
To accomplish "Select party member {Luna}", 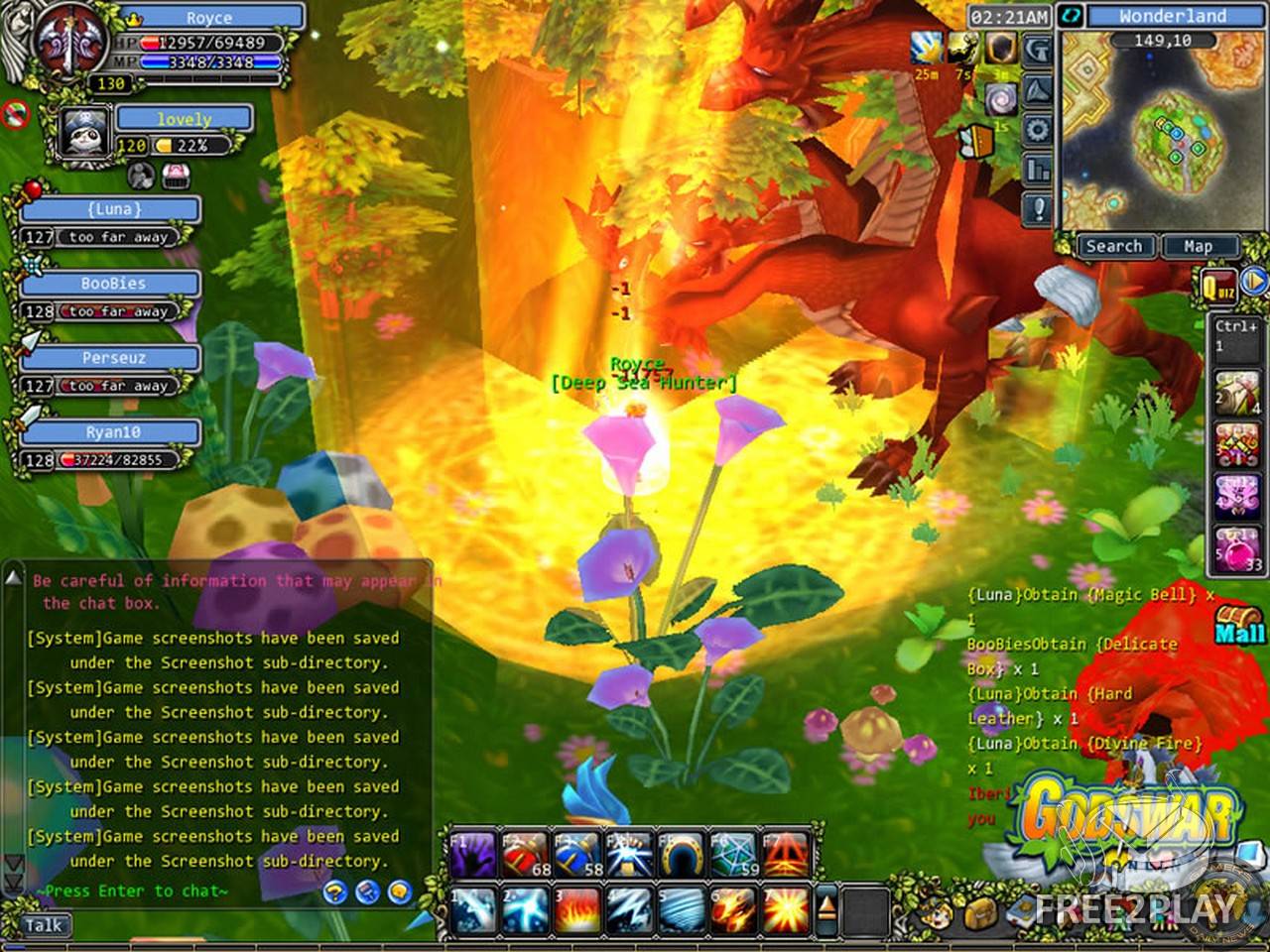I will click(x=112, y=210).
